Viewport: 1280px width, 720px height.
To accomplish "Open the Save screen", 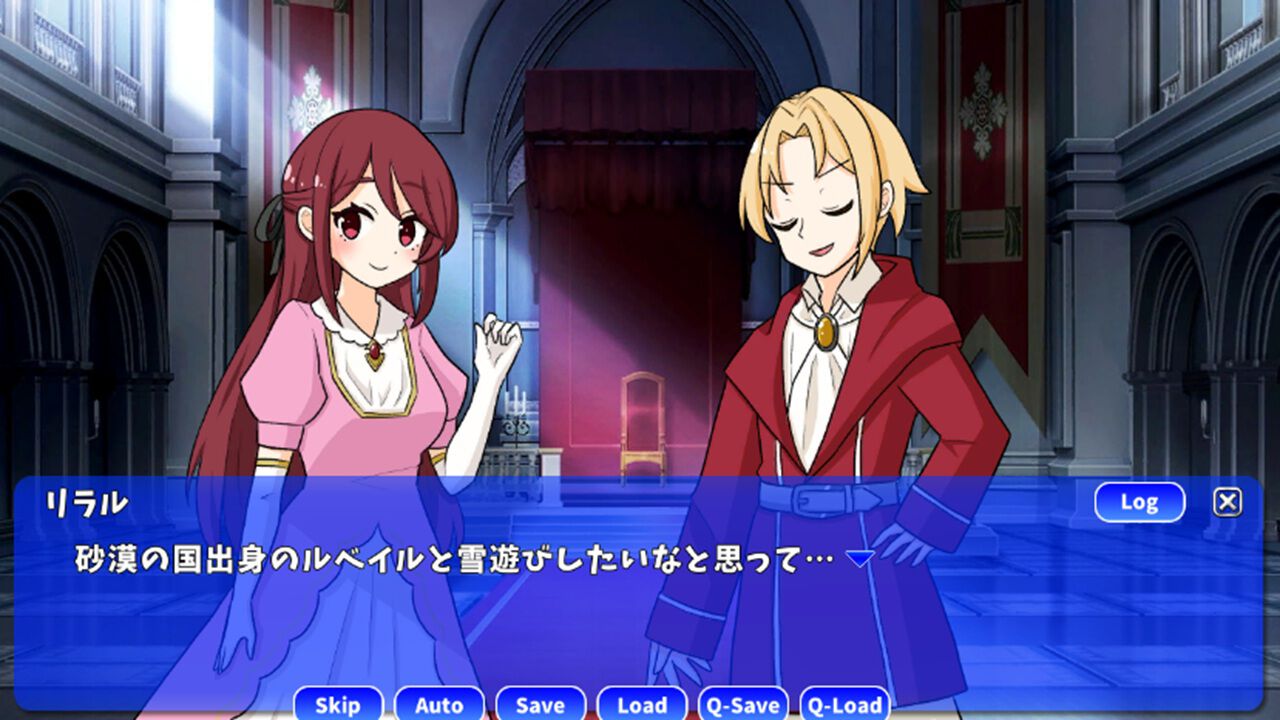I will click(540, 705).
